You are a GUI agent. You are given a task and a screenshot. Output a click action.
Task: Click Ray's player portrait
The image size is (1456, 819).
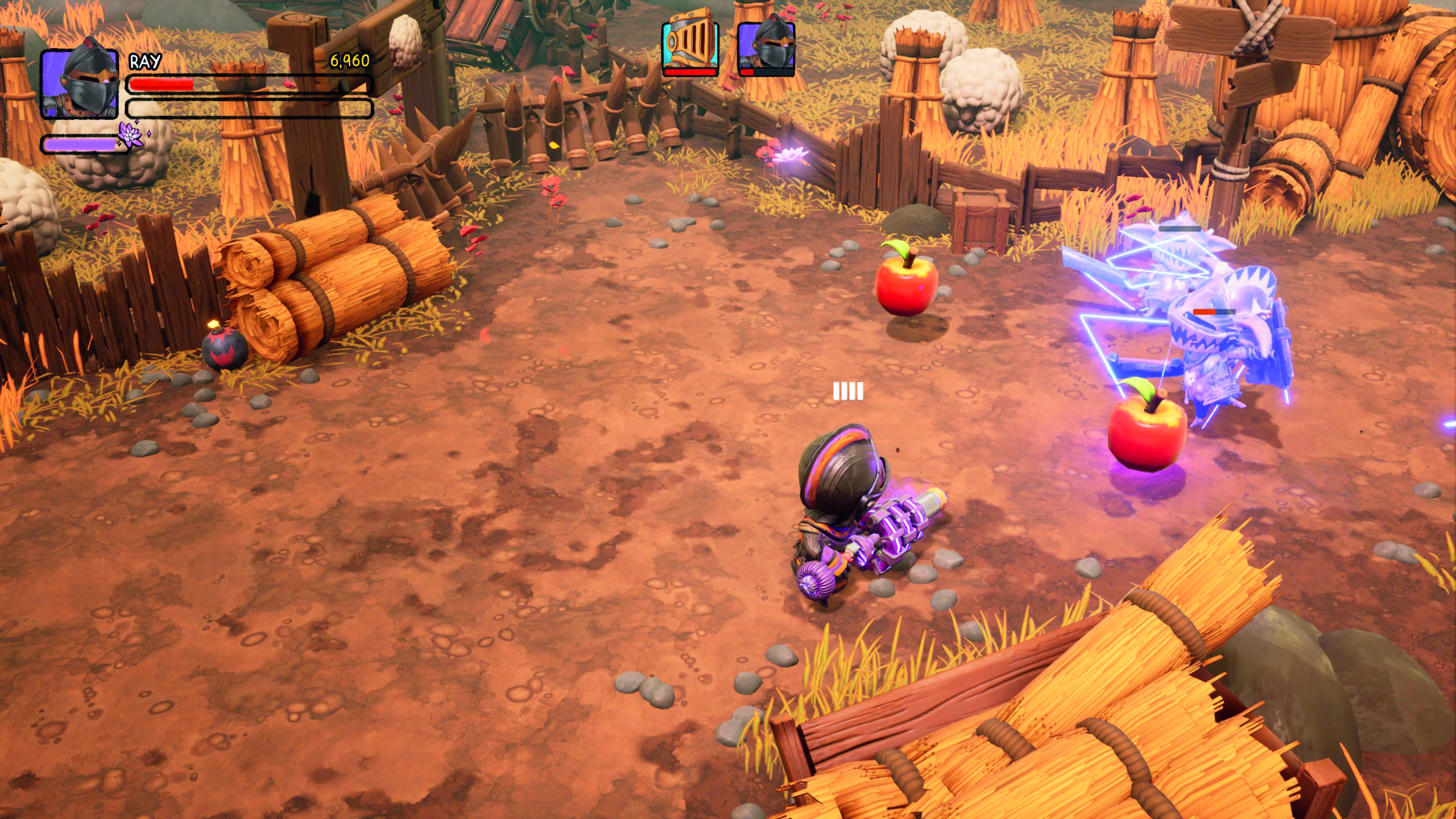pyautogui.click(x=80, y=84)
